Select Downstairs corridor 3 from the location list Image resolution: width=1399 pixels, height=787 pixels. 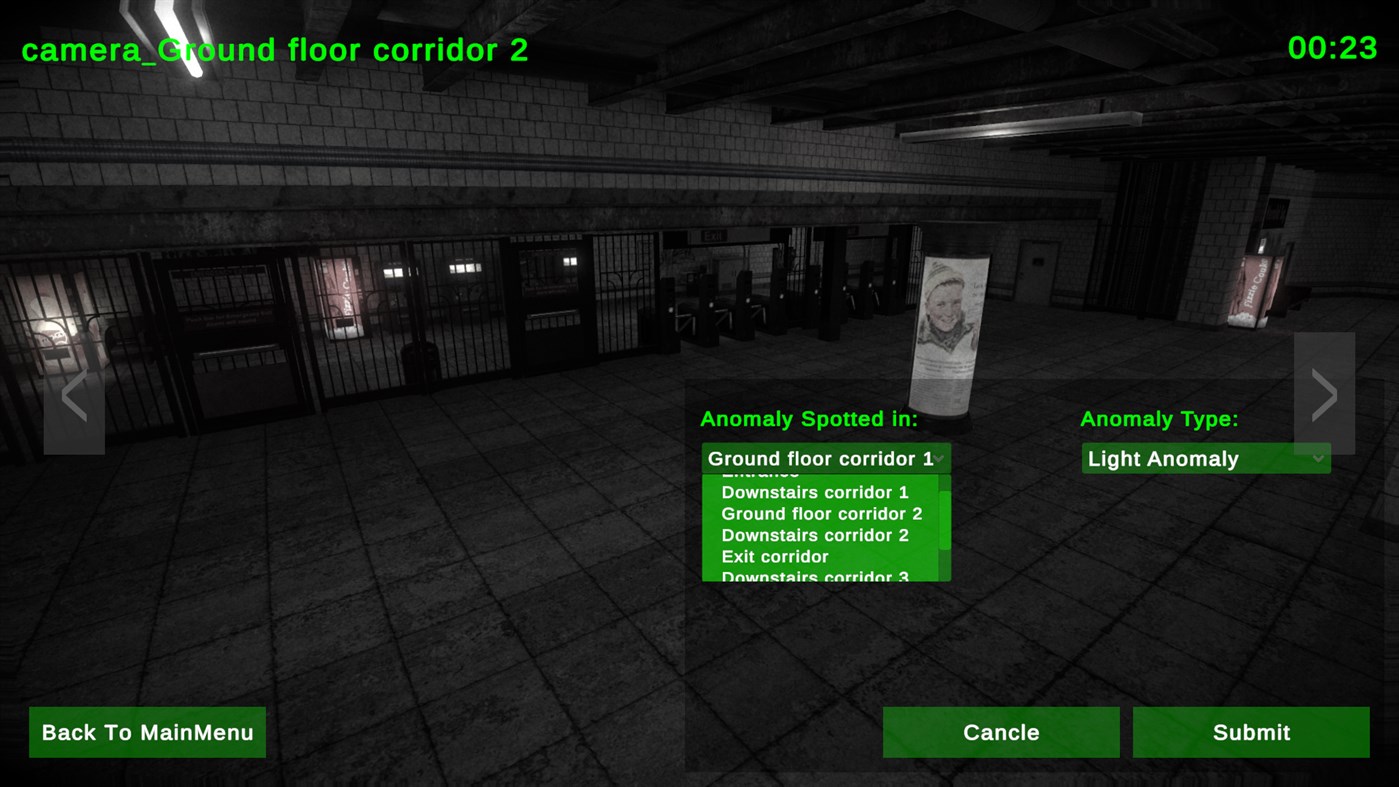click(x=815, y=576)
